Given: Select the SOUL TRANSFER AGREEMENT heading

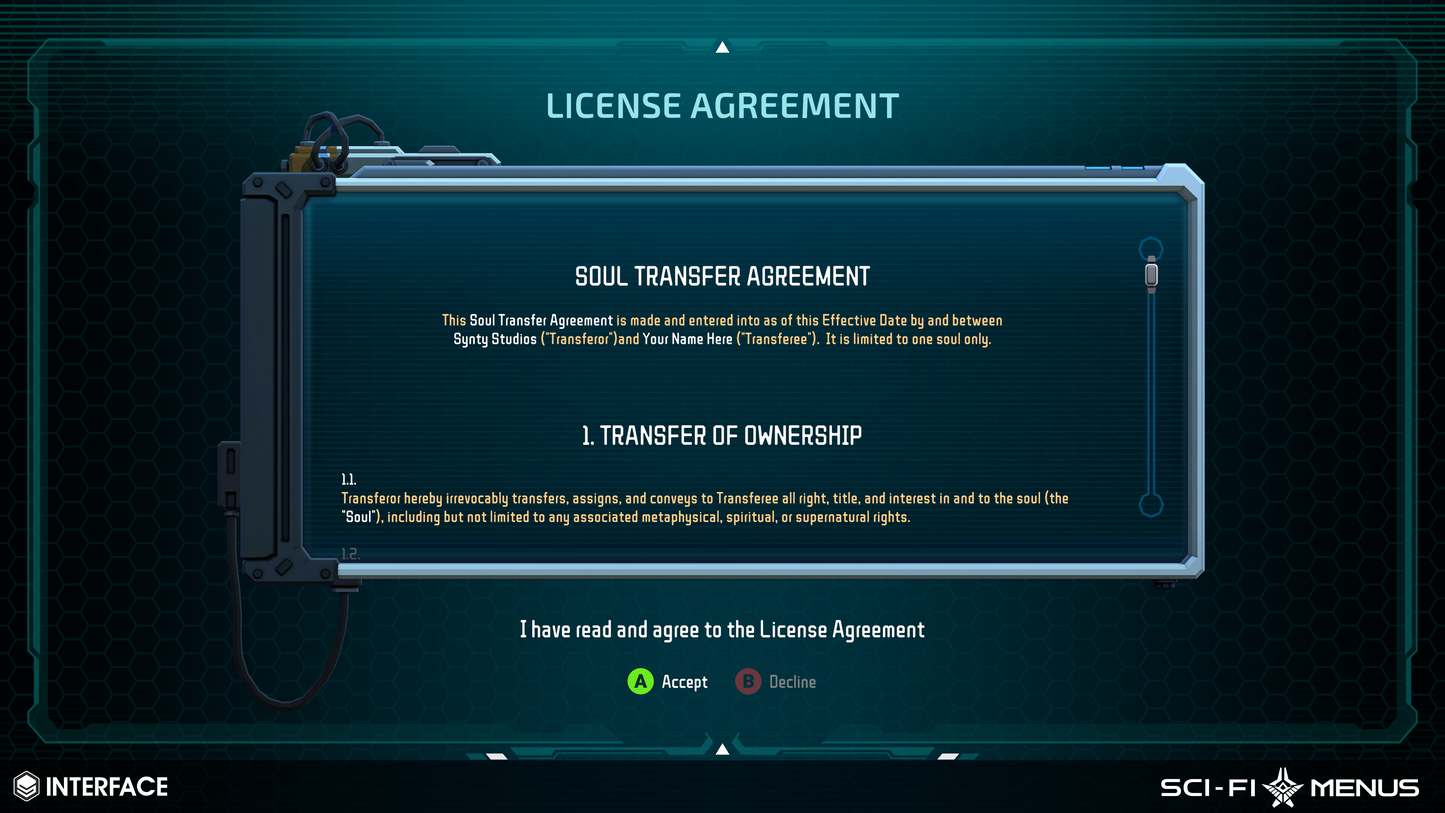Looking at the screenshot, I should pyautogui.click(x=722, y=276).
